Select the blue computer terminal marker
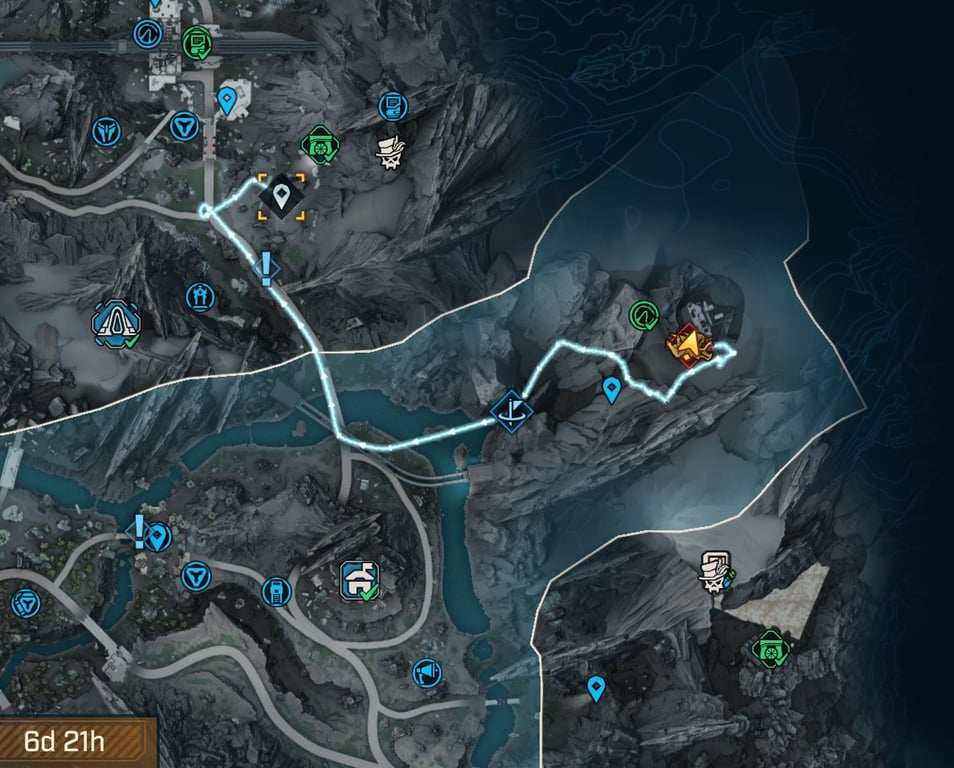Viewport: 954px width, 768px height. pyautogui.click(x=393, y=105)
